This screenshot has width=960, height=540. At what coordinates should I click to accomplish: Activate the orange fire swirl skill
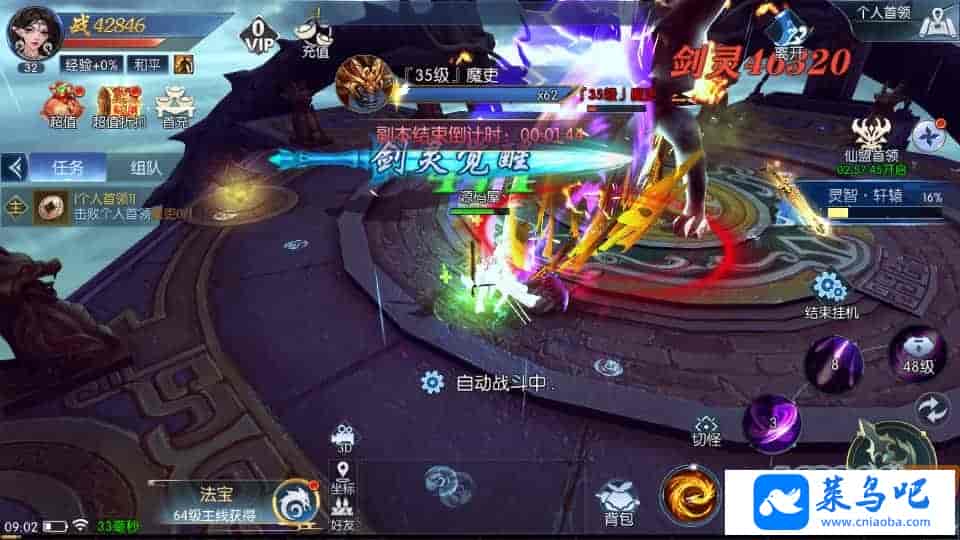[688, 495]
